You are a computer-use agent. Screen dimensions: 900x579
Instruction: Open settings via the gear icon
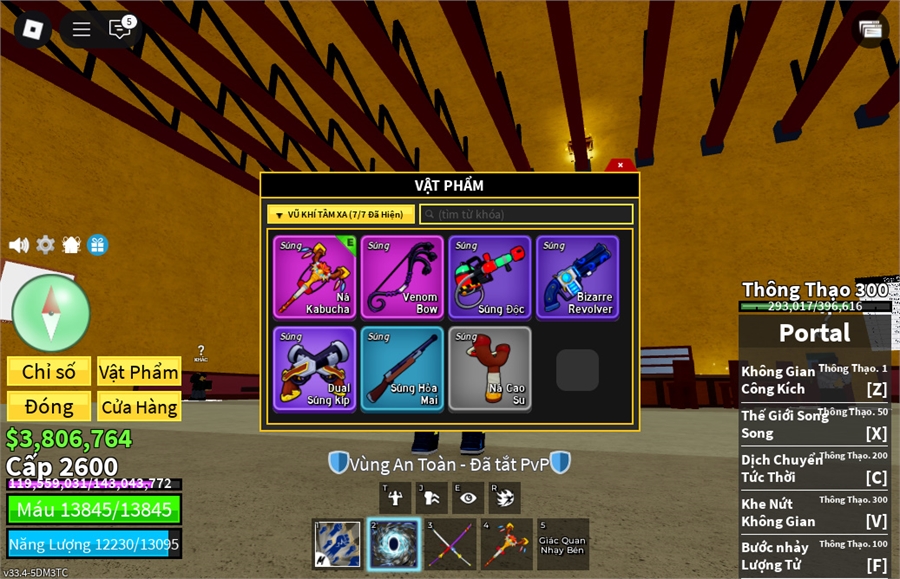point(45,245)
